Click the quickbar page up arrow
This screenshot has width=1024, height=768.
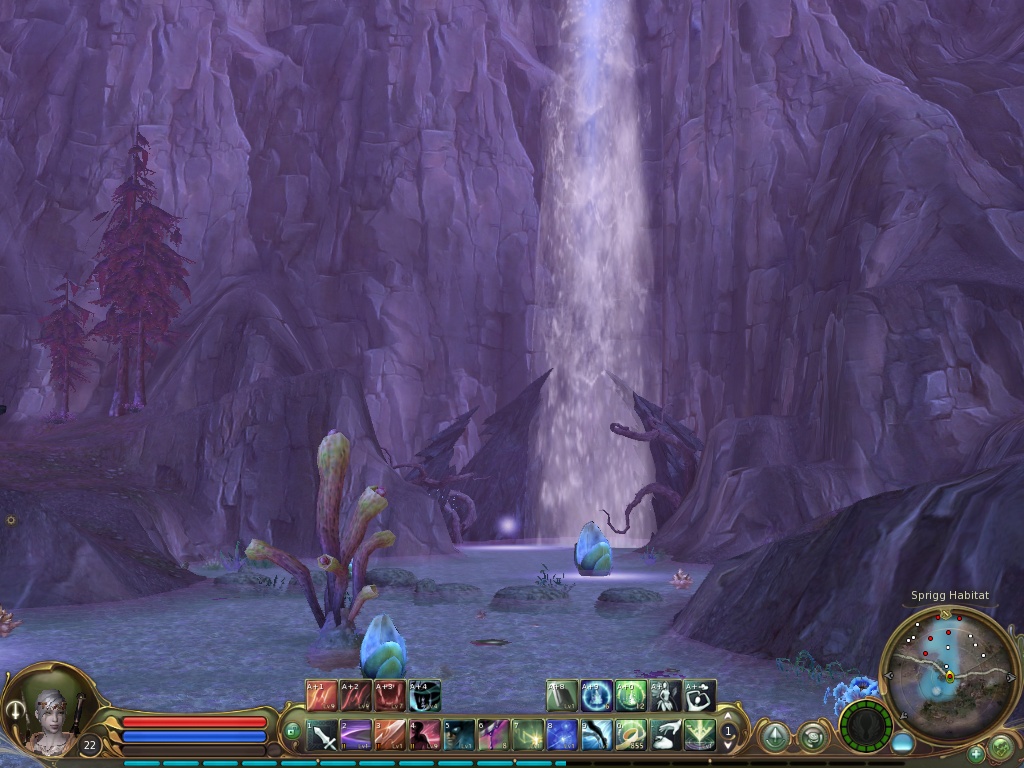click(x=729, y=717)
